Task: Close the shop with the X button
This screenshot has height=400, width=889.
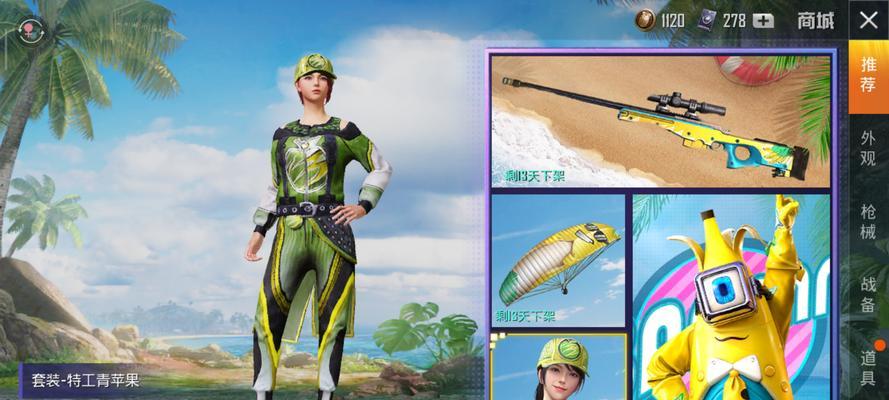Action: tap(868, 20)
